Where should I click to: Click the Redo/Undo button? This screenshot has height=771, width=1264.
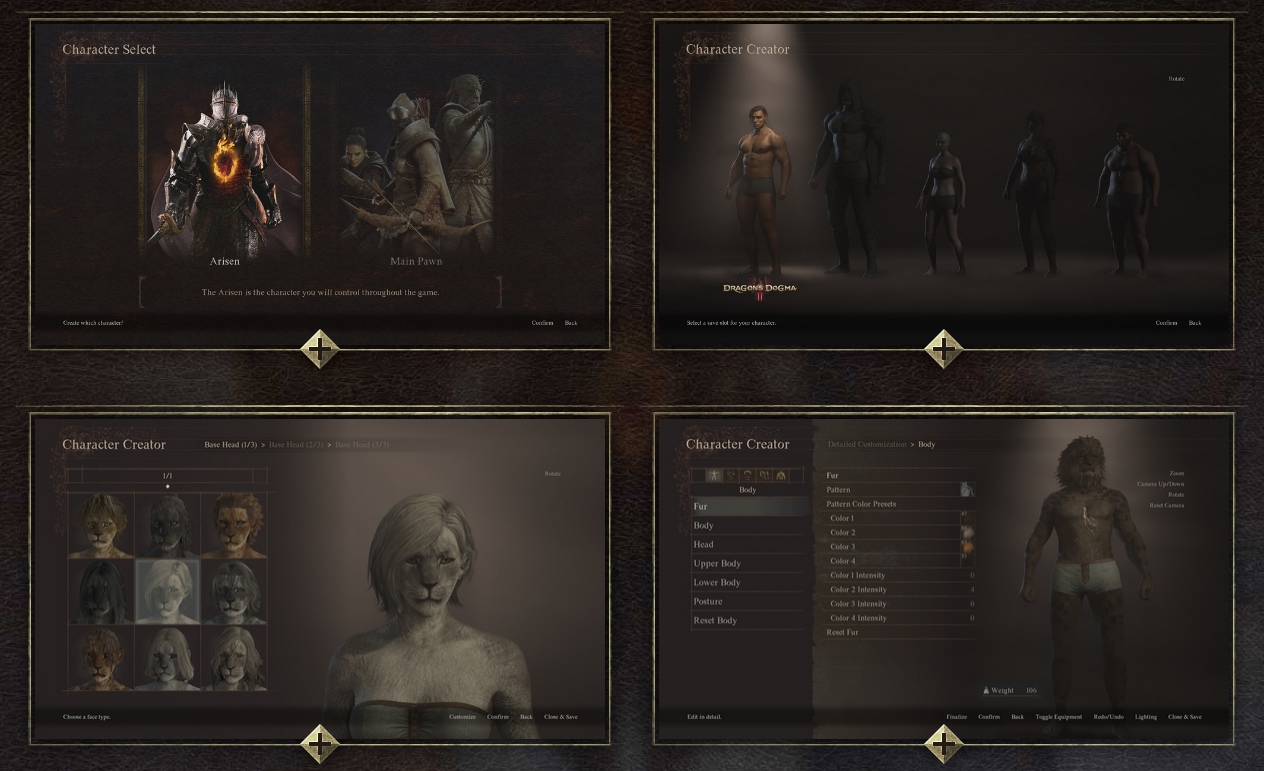click(x=1108, y=717)
